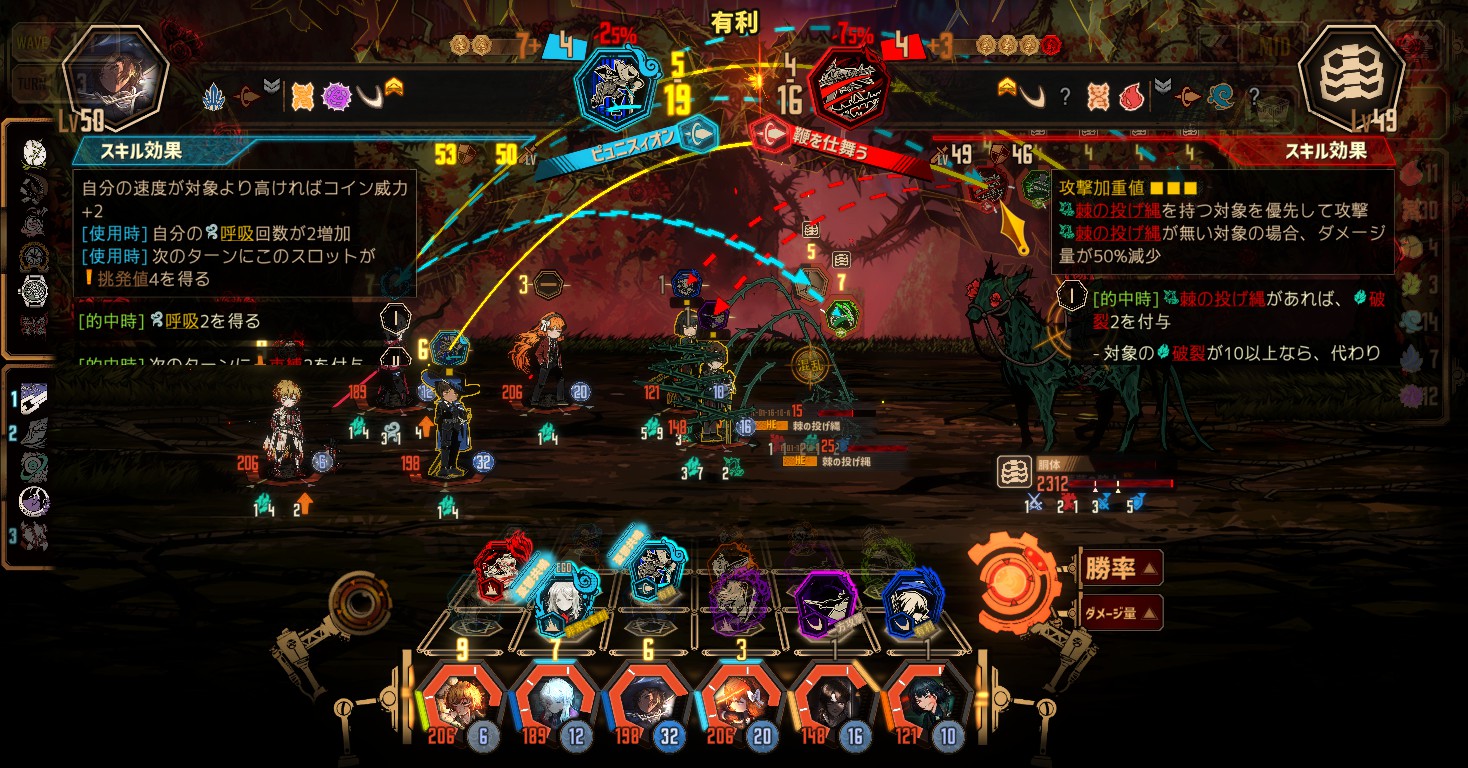
Task: Open the allied sinner portrait at top-left
Action: click(113, 78)
